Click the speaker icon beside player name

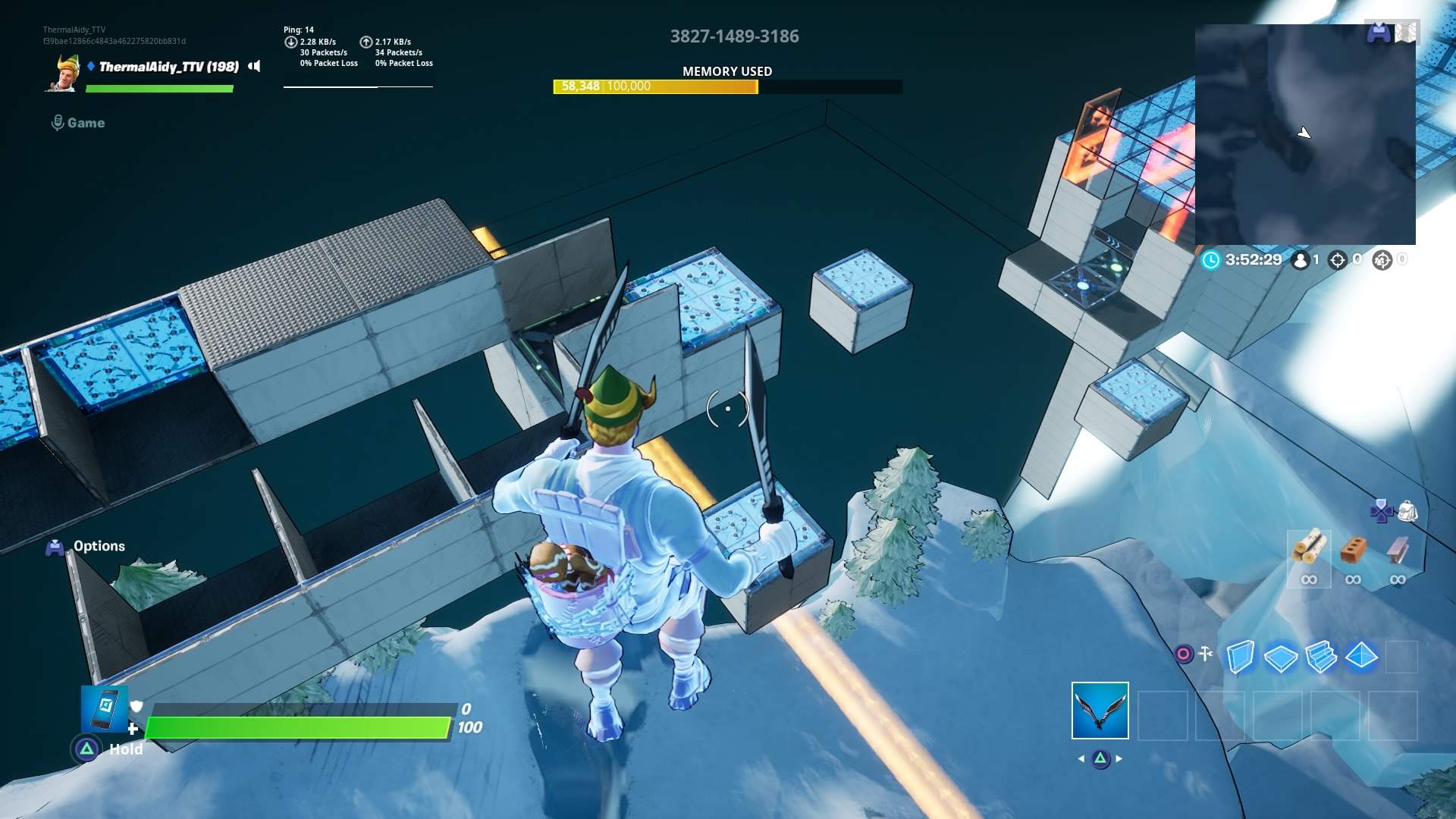[255, 67]
